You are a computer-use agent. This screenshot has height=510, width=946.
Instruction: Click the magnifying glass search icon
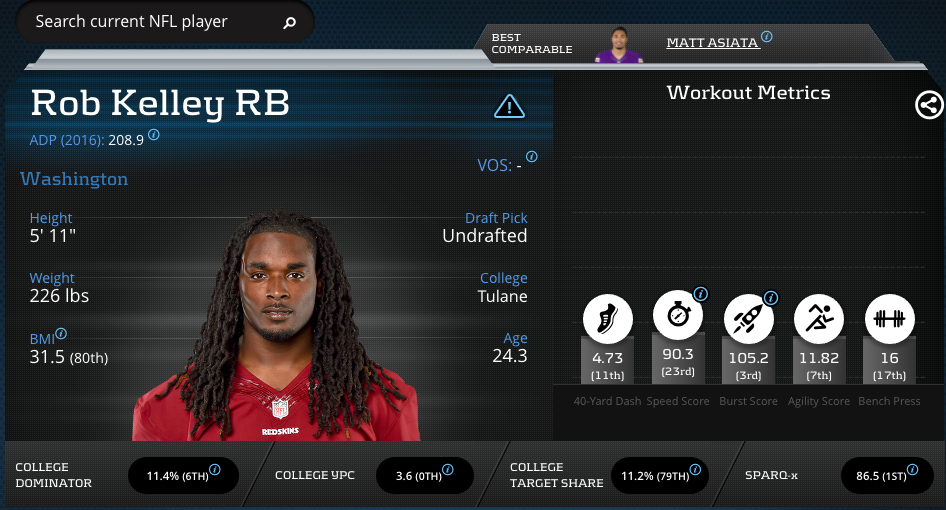point(290,22)
